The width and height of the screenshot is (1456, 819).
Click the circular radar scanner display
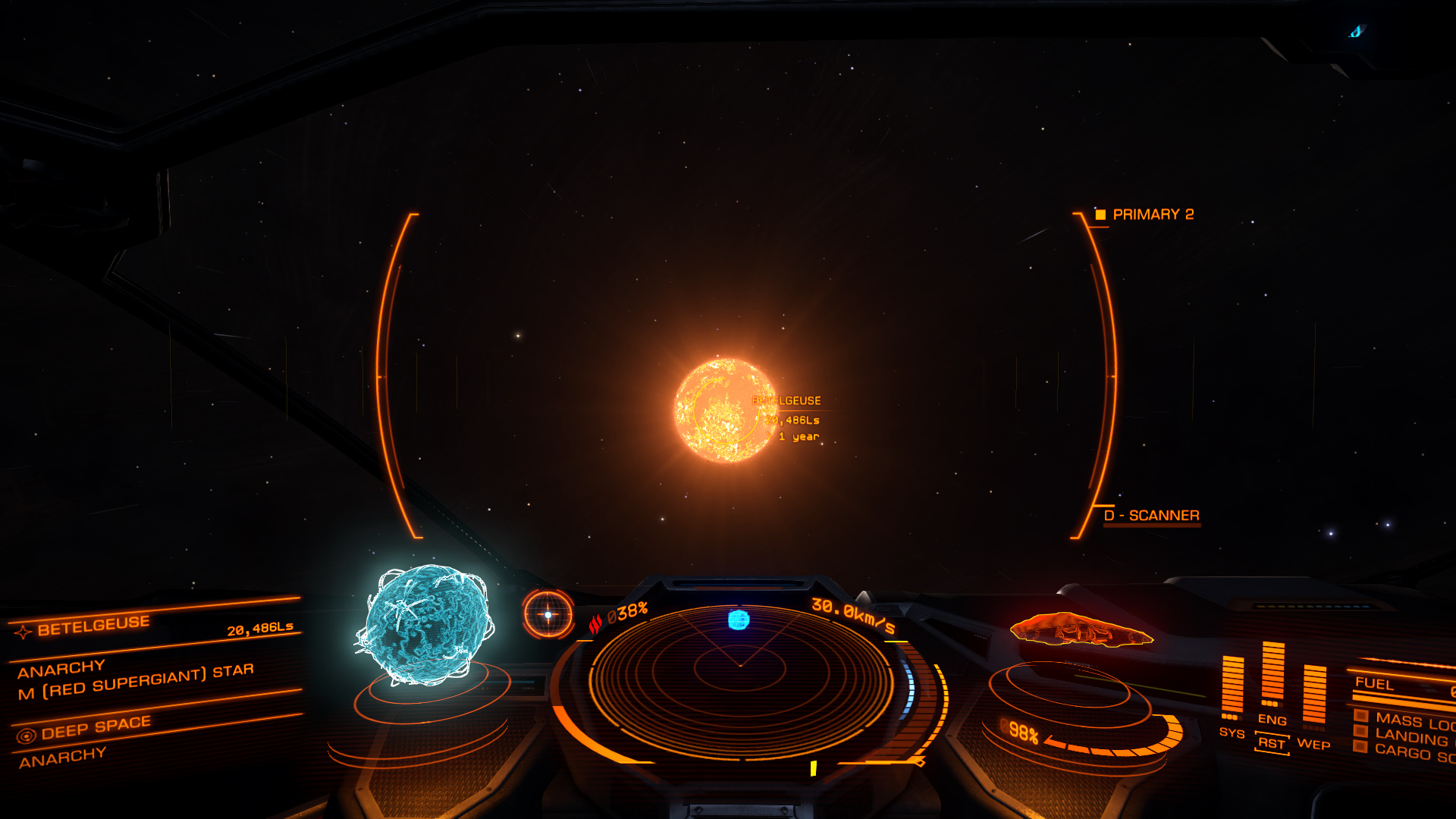pos(740,679)
